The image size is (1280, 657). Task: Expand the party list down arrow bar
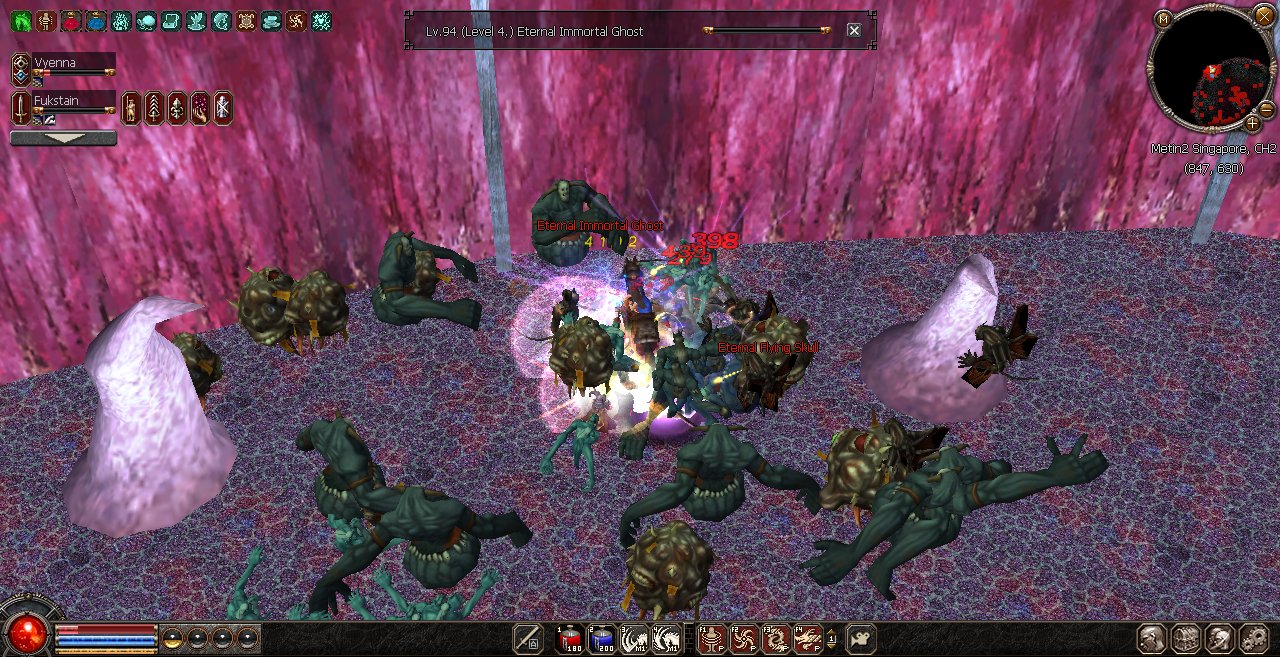pyautogui.click(x=63, y=139)
